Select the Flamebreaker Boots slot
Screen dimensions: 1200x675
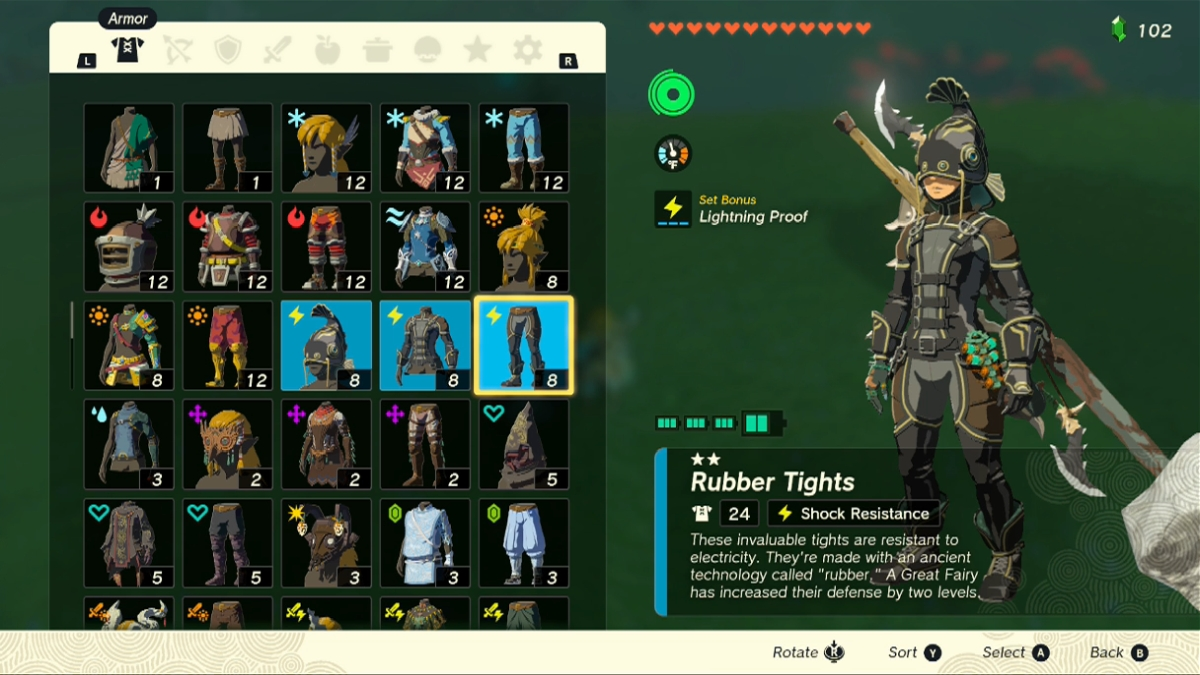pyautogui.click(x=326, y=246)
